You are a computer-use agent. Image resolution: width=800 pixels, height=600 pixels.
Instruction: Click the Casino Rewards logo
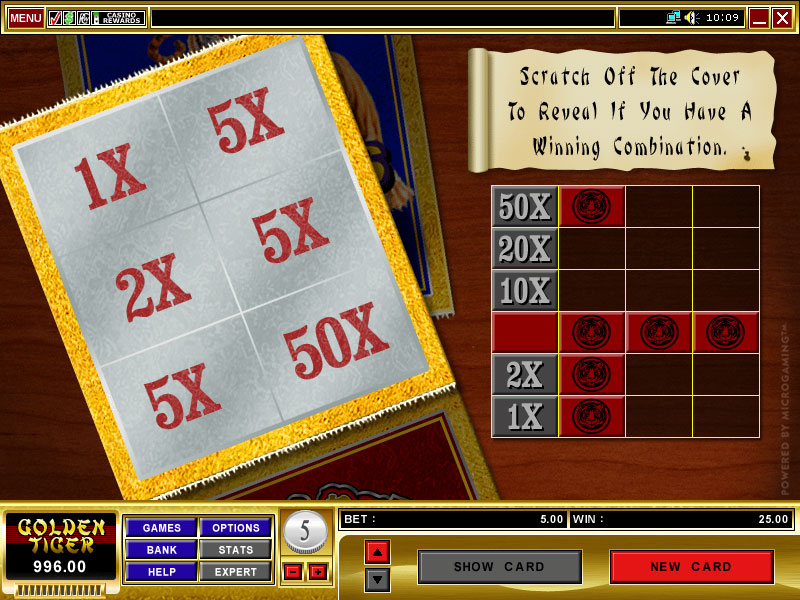(x=120, y=18)
